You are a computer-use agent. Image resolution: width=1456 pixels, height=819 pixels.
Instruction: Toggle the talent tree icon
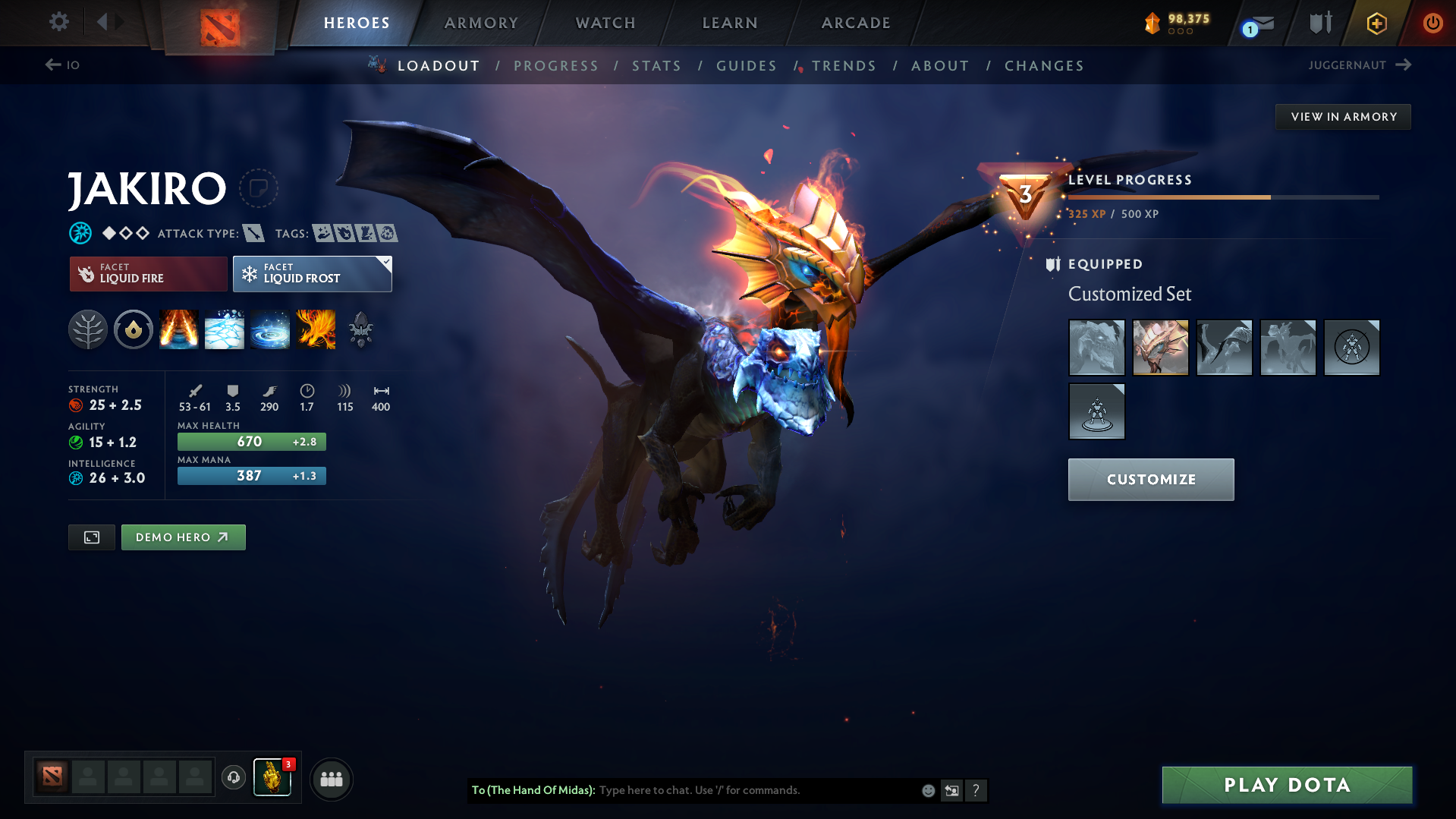(x=88, y=329)
